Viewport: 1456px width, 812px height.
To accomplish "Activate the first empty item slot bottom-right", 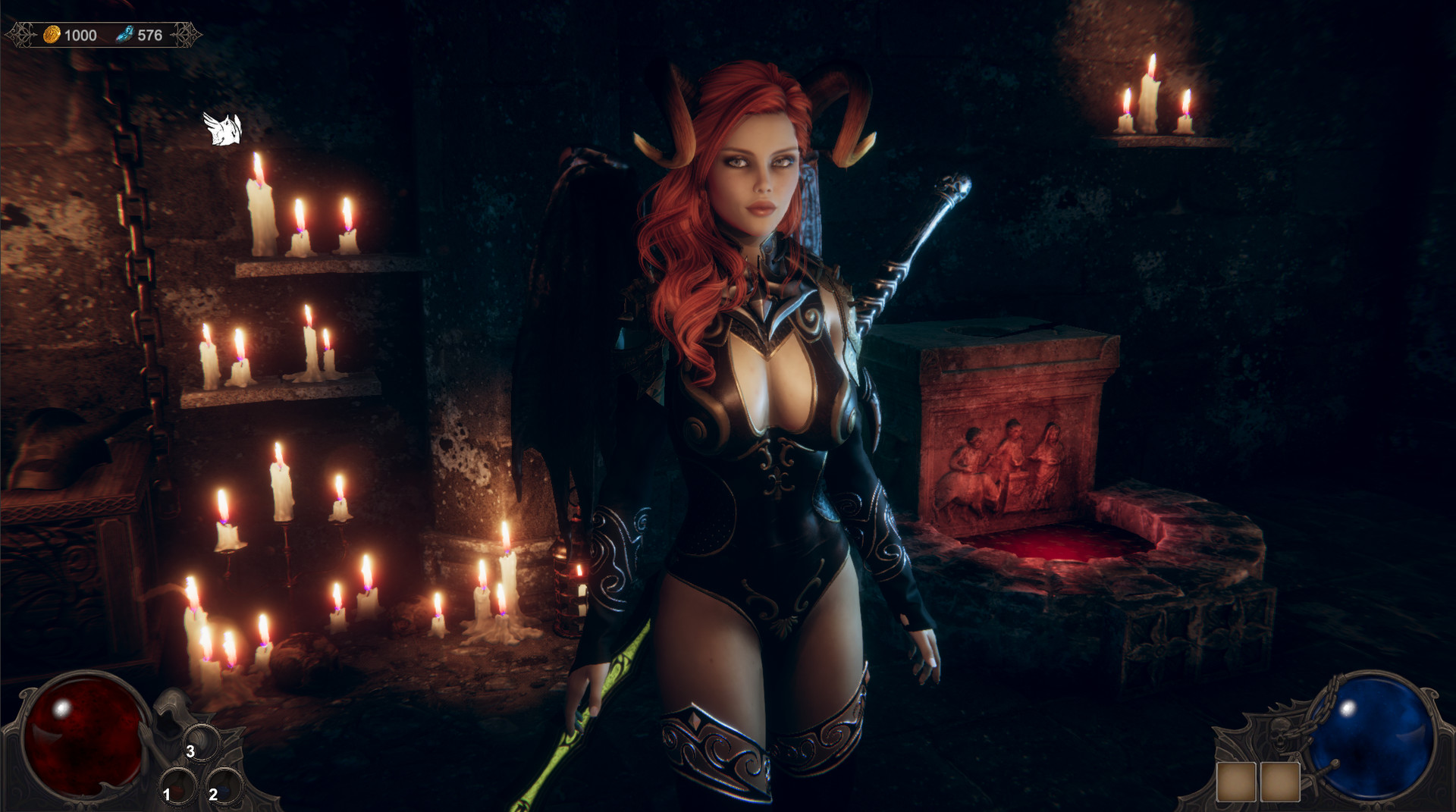I will [x=1236, y=782].
